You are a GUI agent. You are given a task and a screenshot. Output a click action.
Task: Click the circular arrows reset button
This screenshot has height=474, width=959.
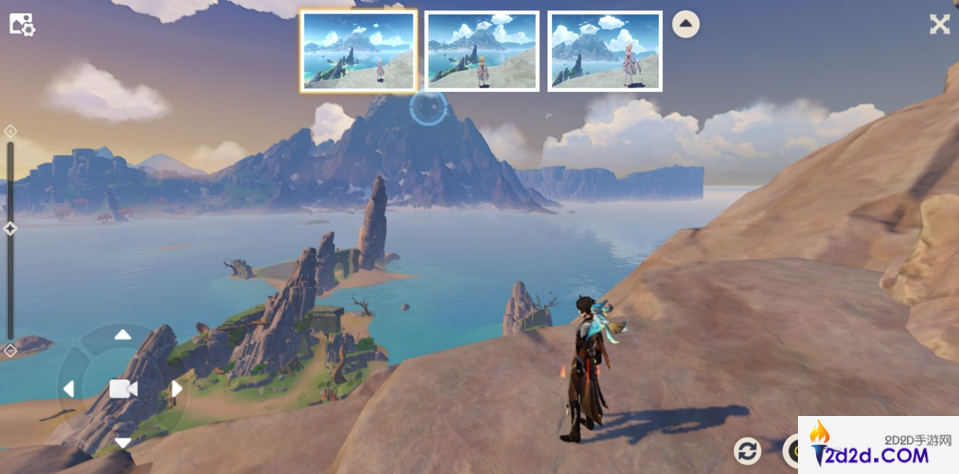(747, 451)
